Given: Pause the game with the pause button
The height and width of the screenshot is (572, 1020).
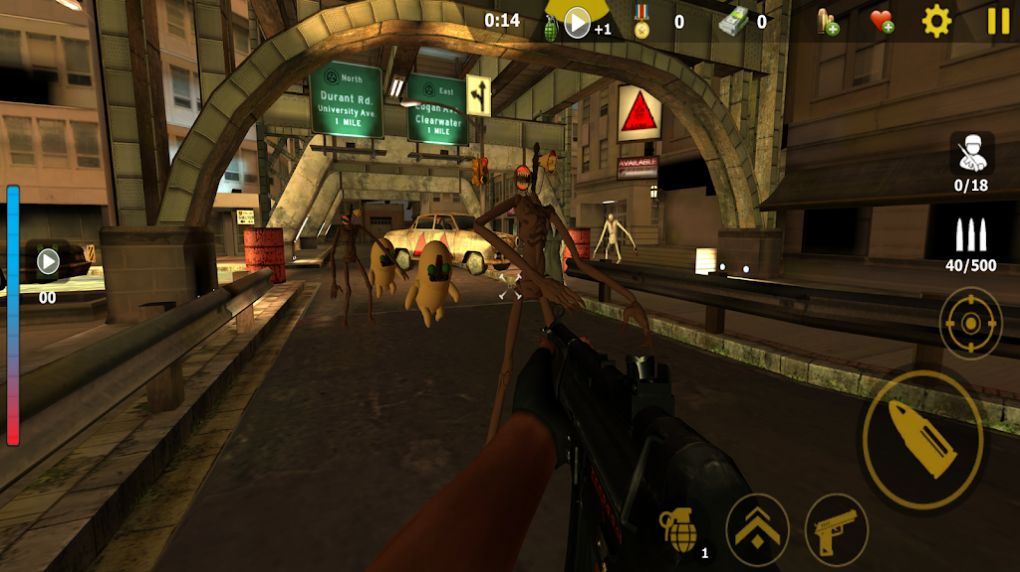Looking at the screenshot, I should (x=998, y=21).
